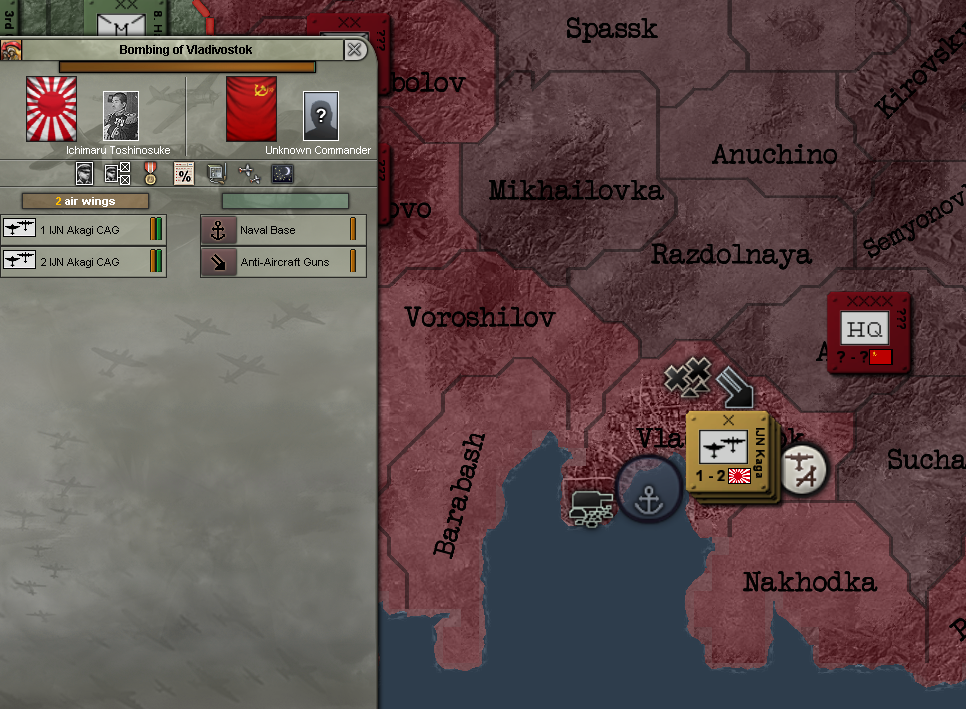The image size is (966, 709).
Task: Click the Naval Base target row
Action: [x=283, y=230]
